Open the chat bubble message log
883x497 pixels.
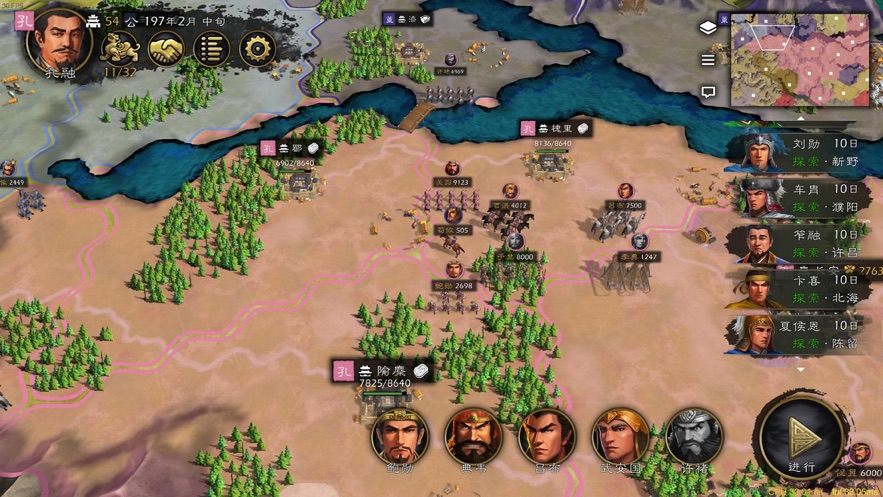coord(708,92)
